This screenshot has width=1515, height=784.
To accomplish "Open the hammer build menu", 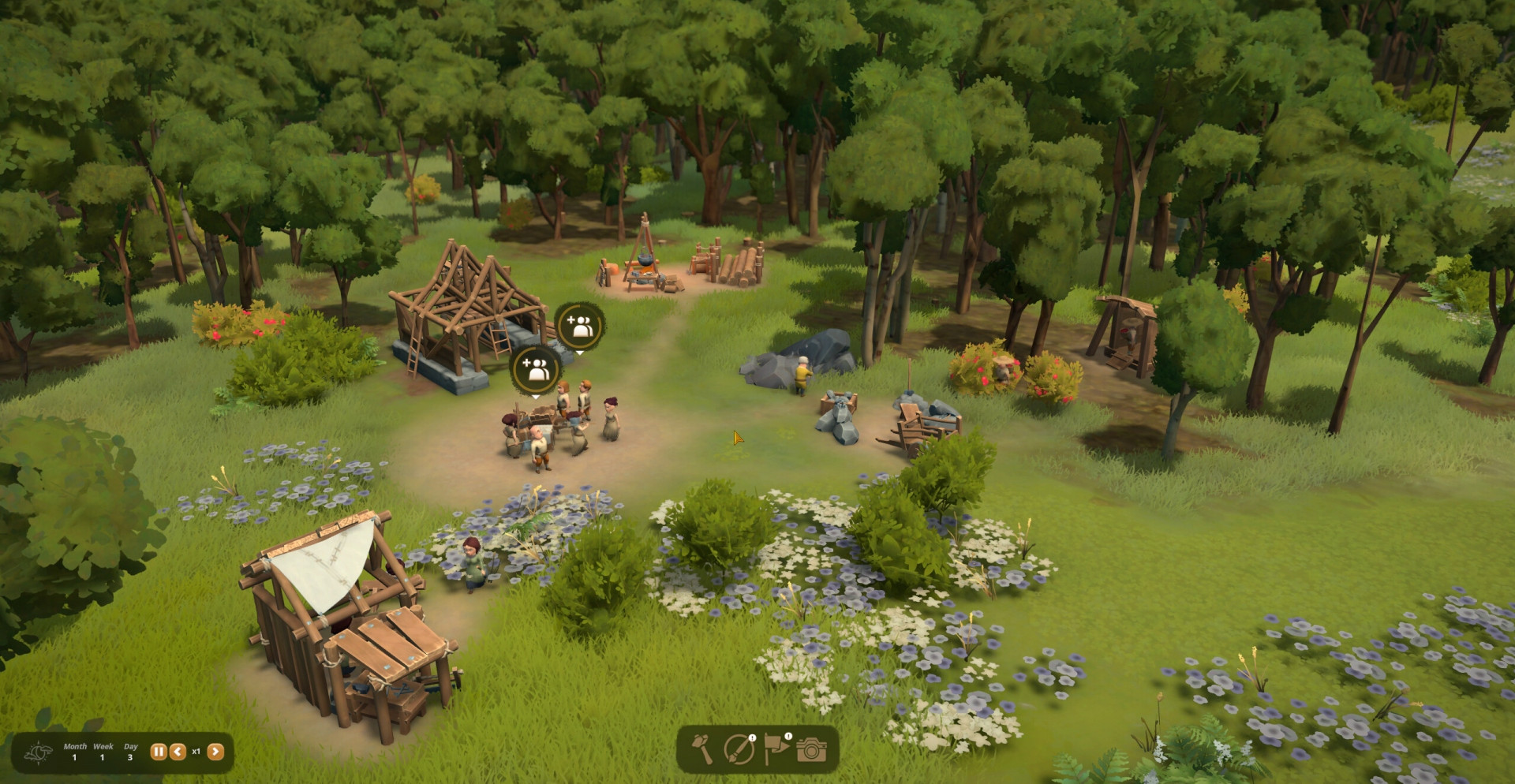I will (702, 749).
